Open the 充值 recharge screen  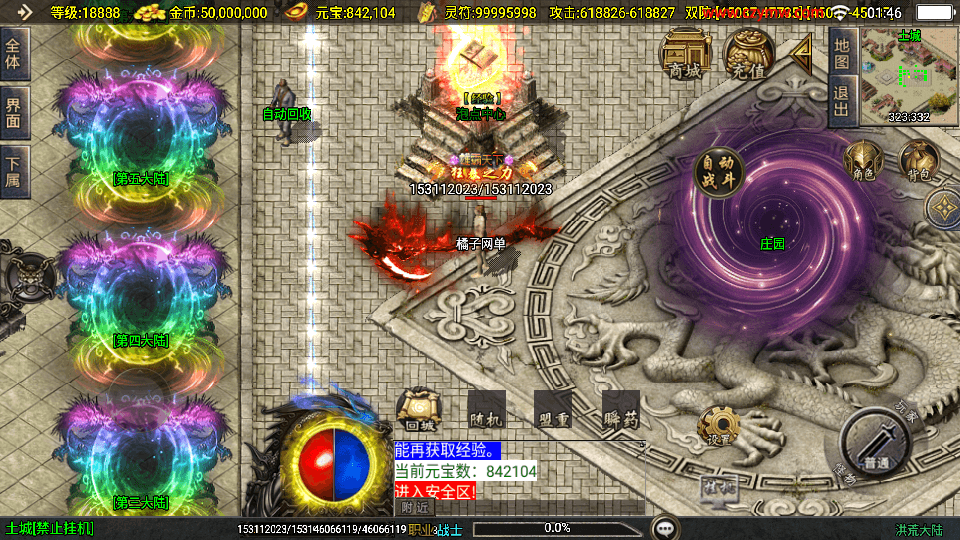748,54
